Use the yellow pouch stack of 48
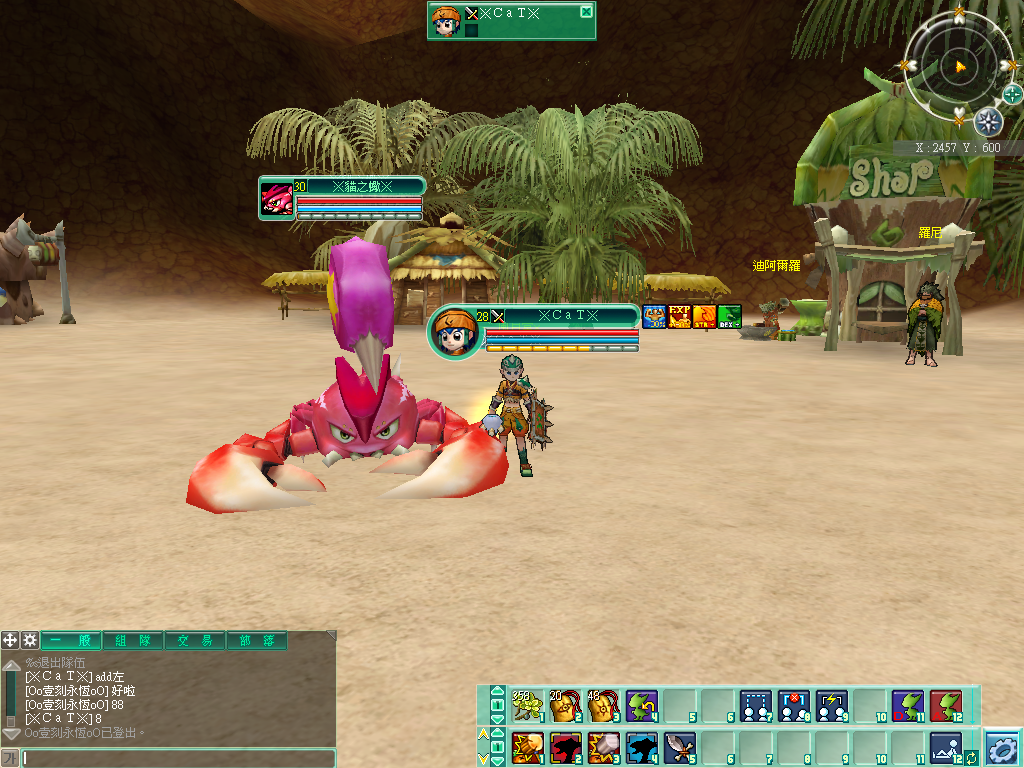This screenshot has height=768, width=1024. coord(602,706)
